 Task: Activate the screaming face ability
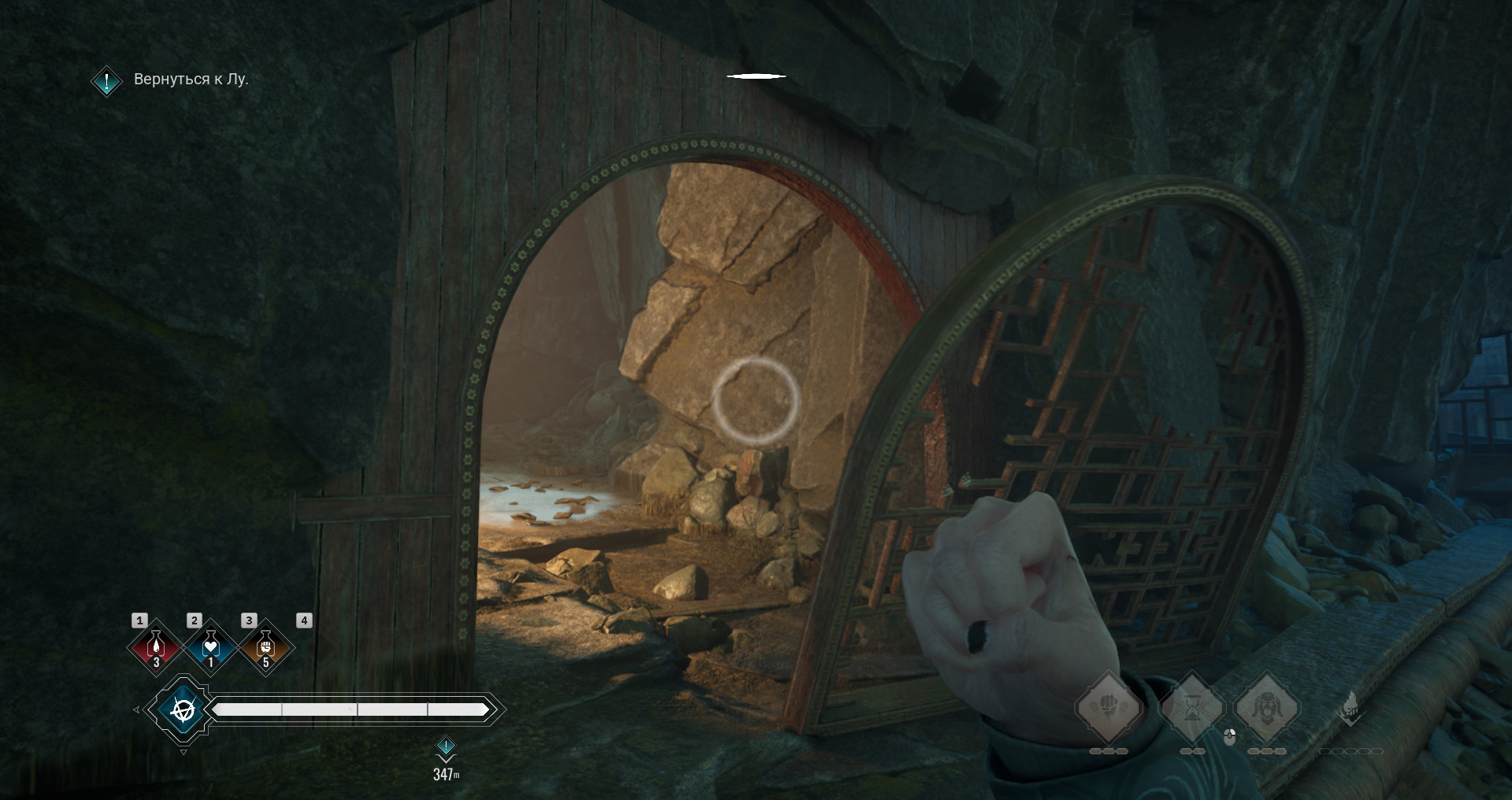pos(1266,707)
